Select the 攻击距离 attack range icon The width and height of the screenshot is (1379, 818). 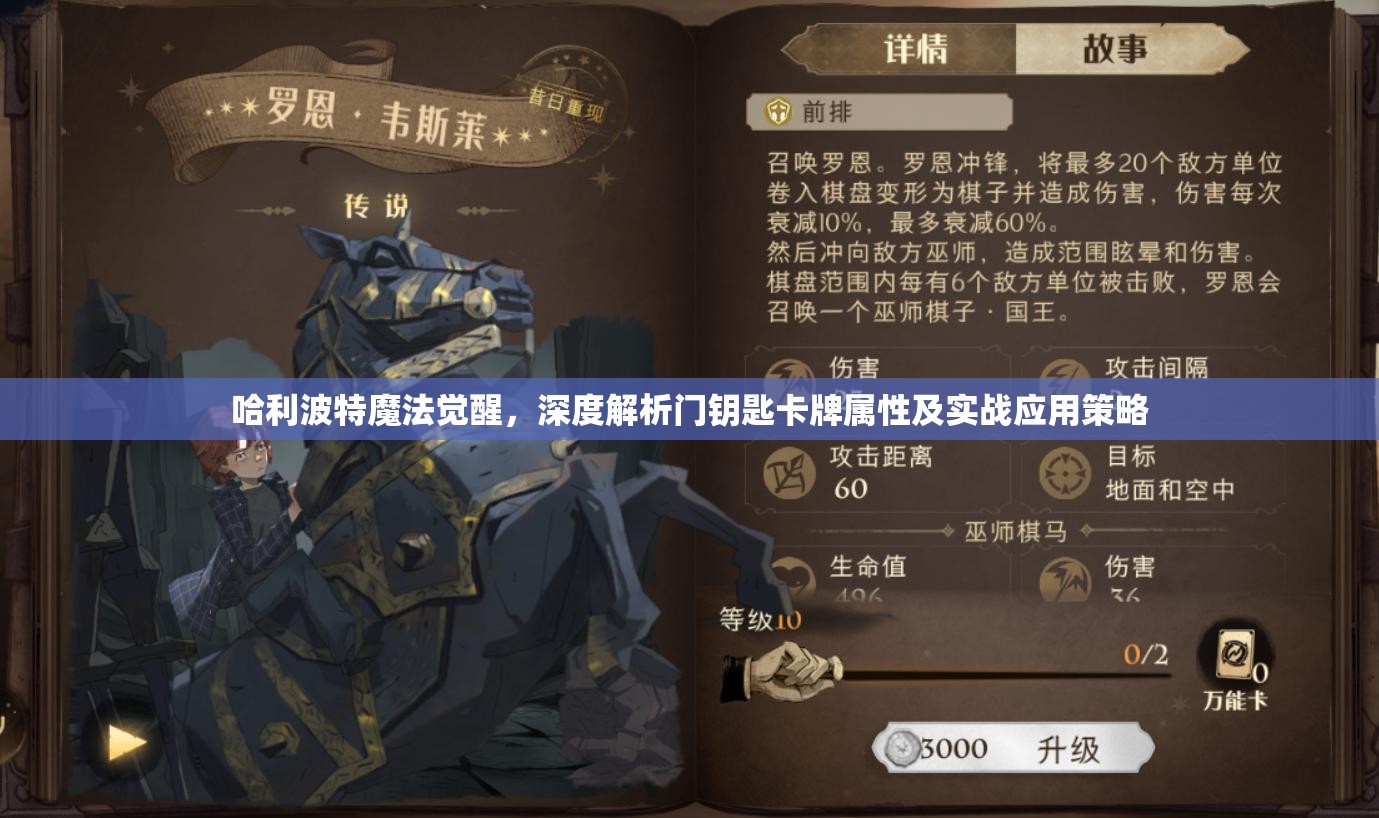pos(790,471)
